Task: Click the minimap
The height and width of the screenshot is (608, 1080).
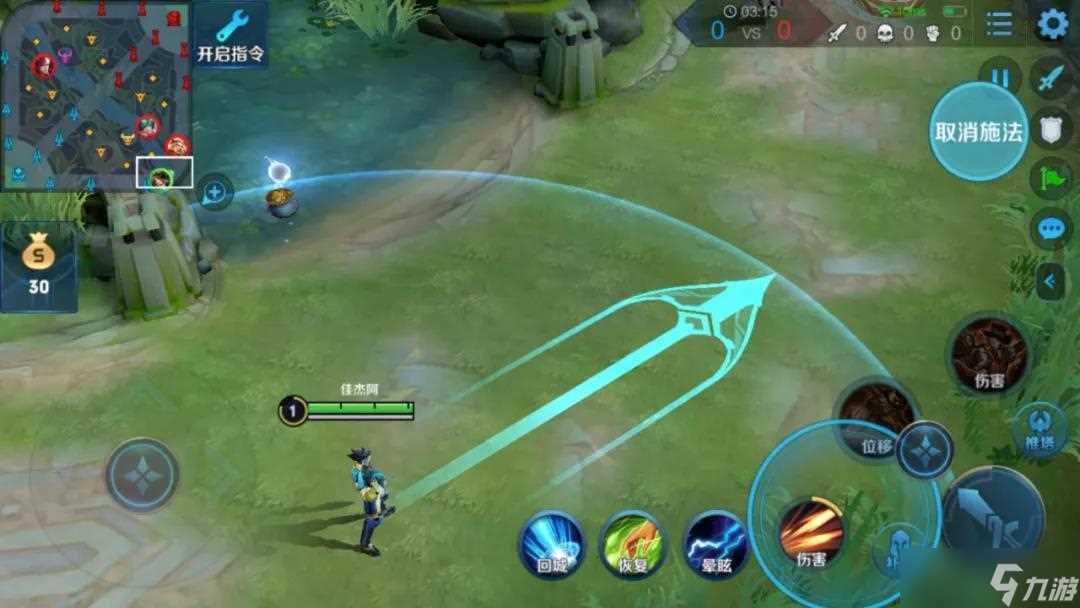Action: pos(96,96)
